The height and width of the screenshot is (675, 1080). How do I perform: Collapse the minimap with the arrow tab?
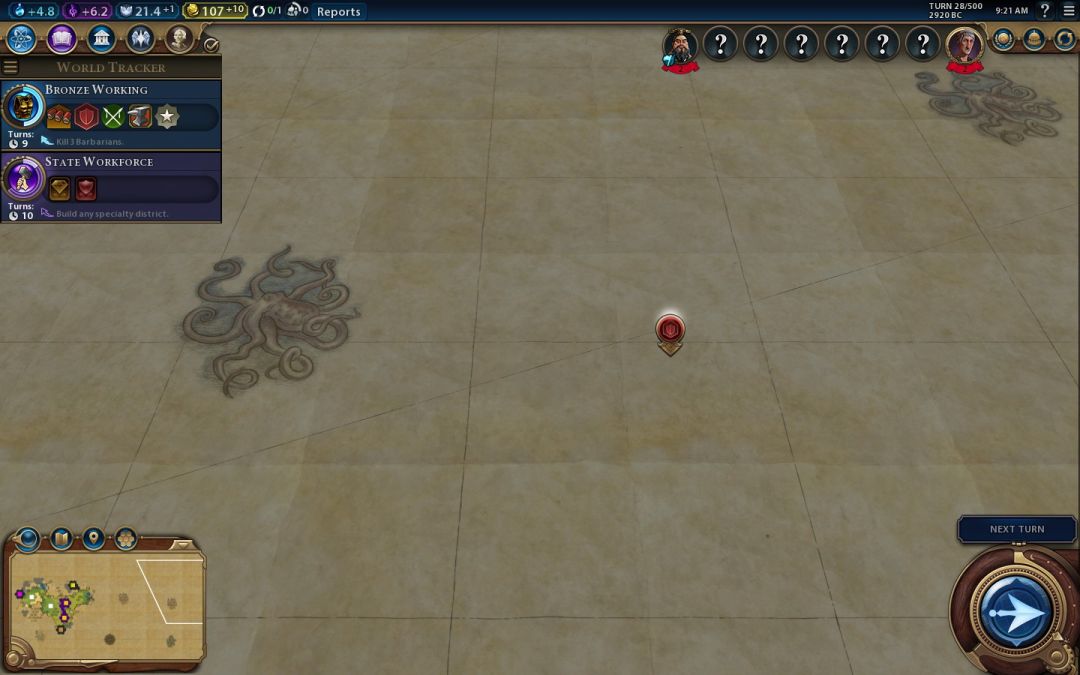coord(182,545)
